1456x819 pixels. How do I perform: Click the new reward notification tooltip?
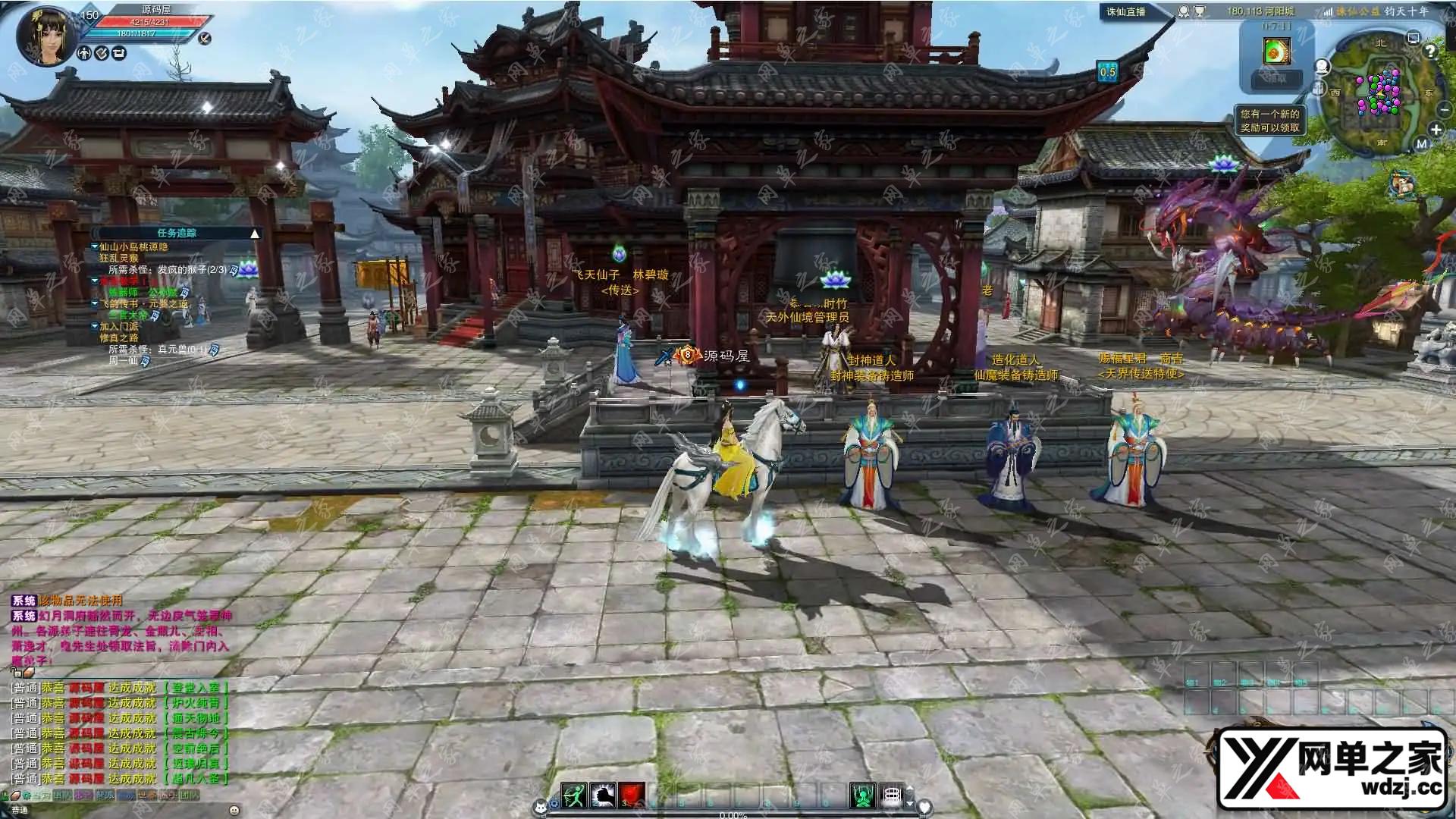(1269, 121)
